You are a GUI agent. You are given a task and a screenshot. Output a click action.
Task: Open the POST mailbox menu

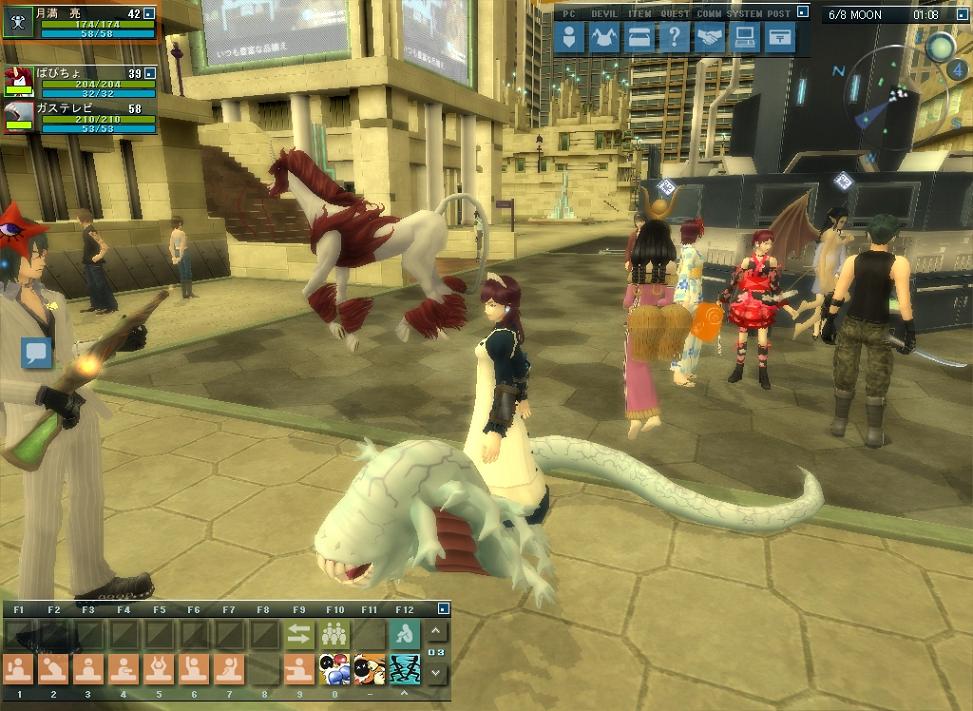click(x=779, y=38)
